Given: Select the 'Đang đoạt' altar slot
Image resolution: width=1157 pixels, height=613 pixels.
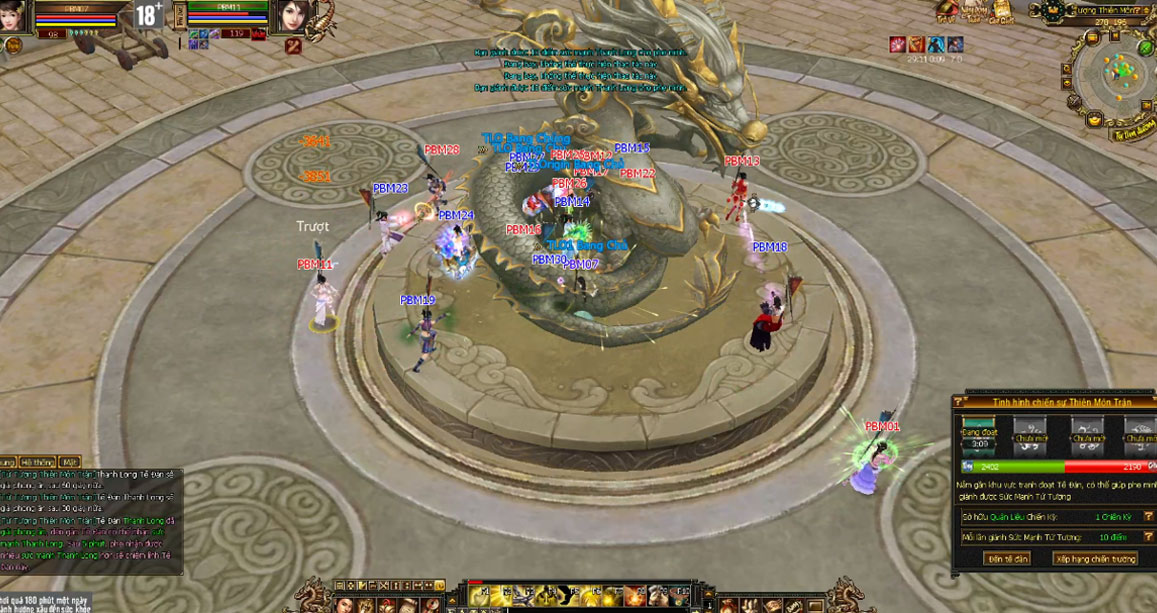Looking at the screenshot, I should (979, 432).
